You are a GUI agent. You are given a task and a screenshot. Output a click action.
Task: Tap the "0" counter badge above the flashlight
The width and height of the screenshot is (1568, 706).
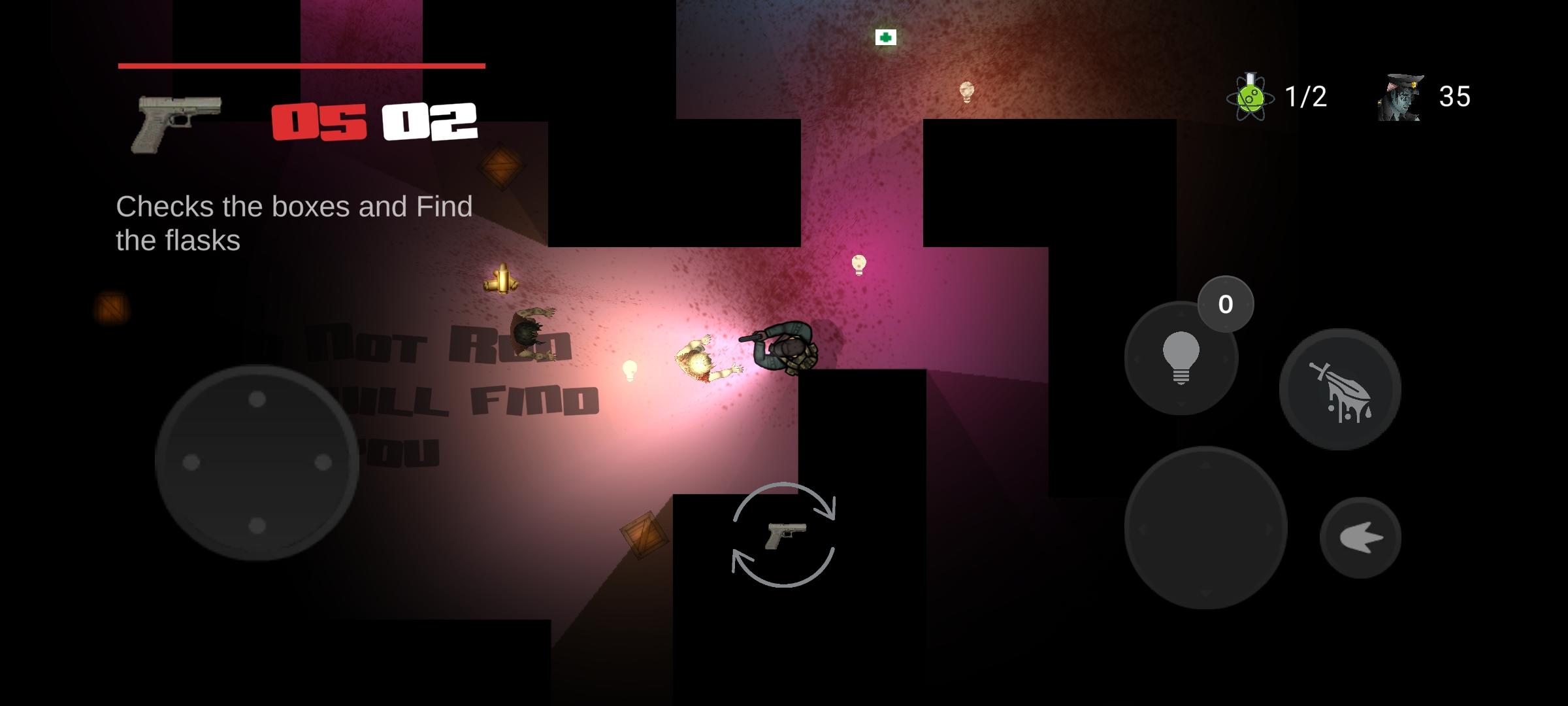[1226, 303]
